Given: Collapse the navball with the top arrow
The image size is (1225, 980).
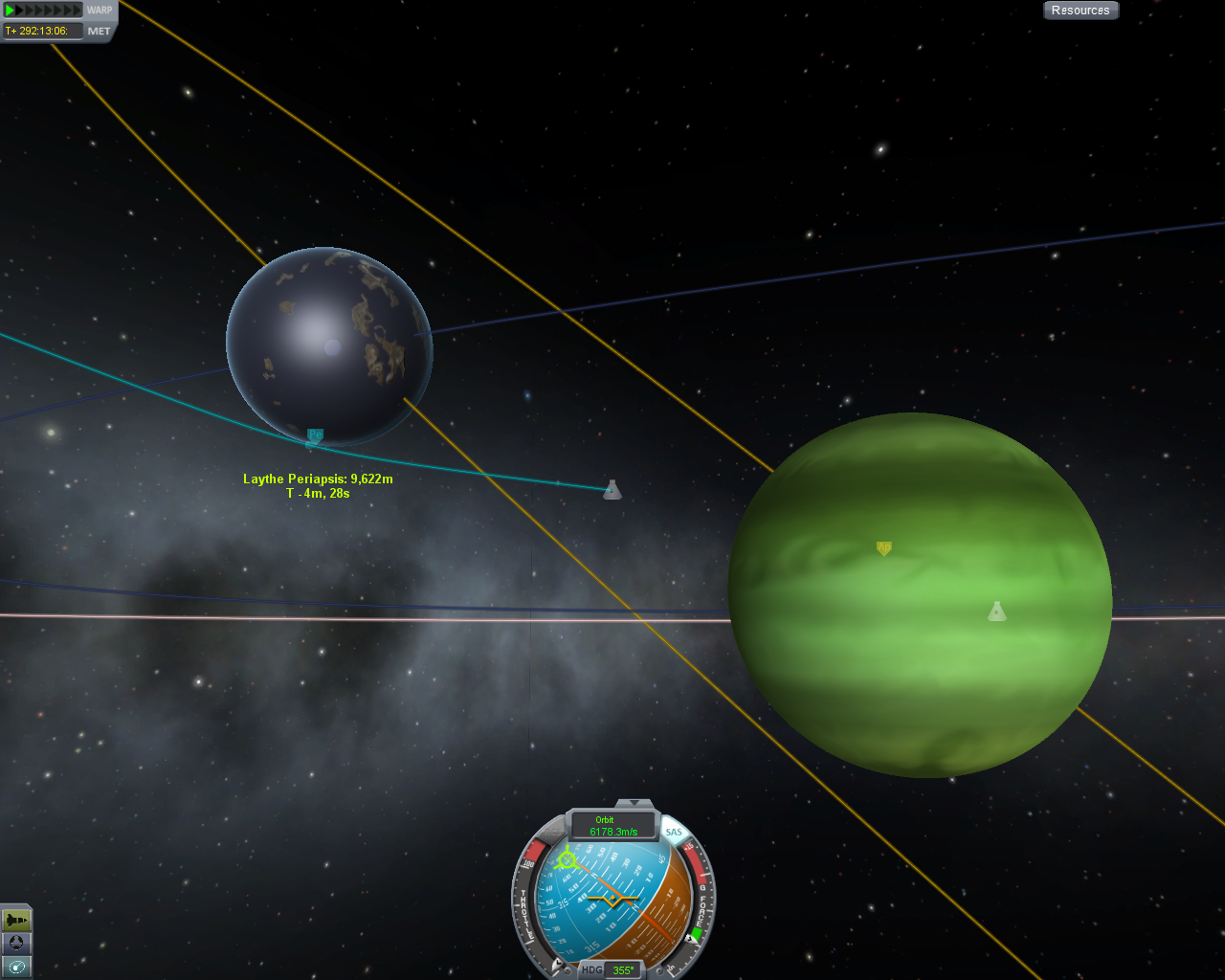Looking at the screenshot, I should coord(634,804).
